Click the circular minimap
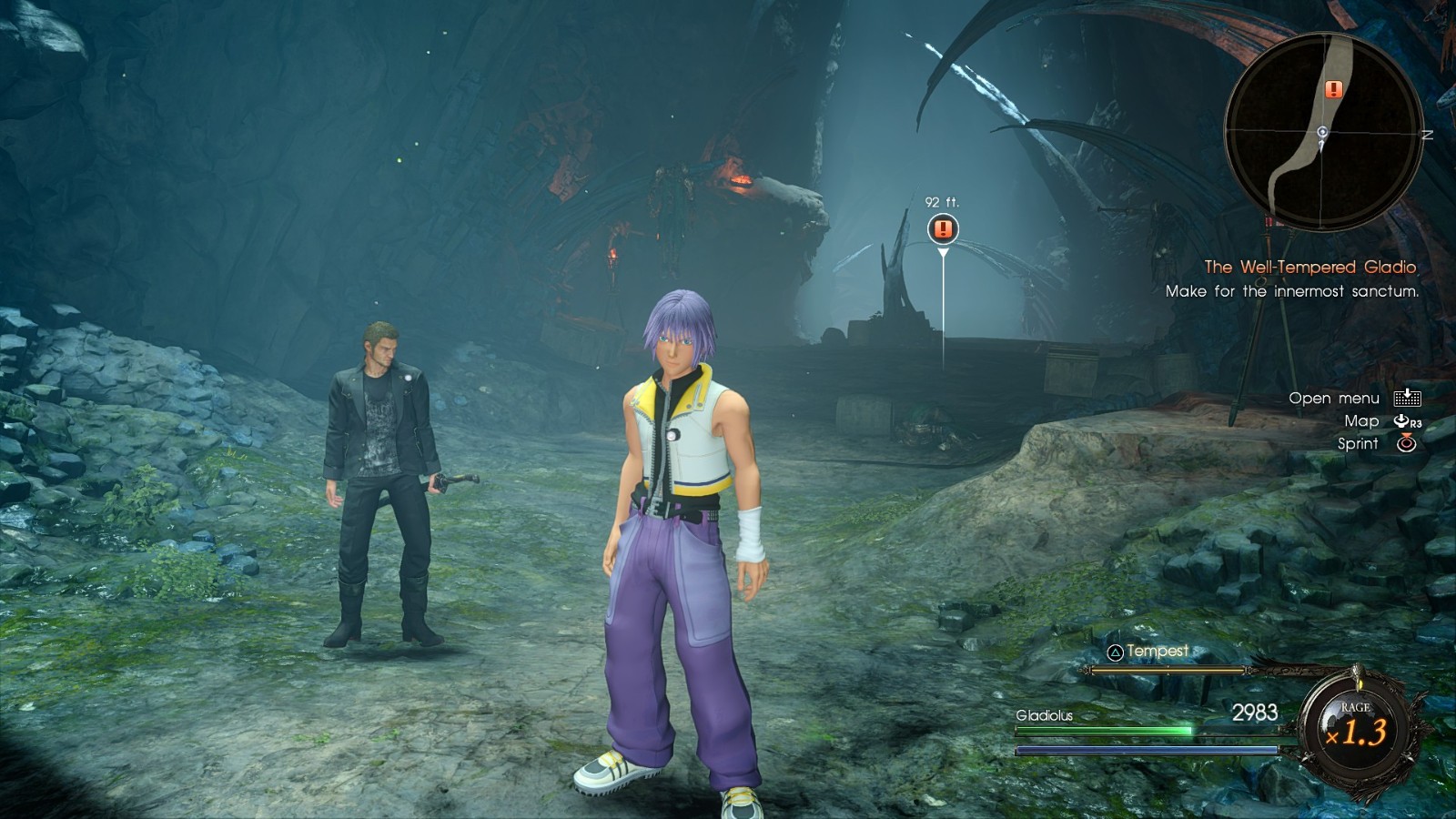The image size is (1456, 819). point(1323,132)
